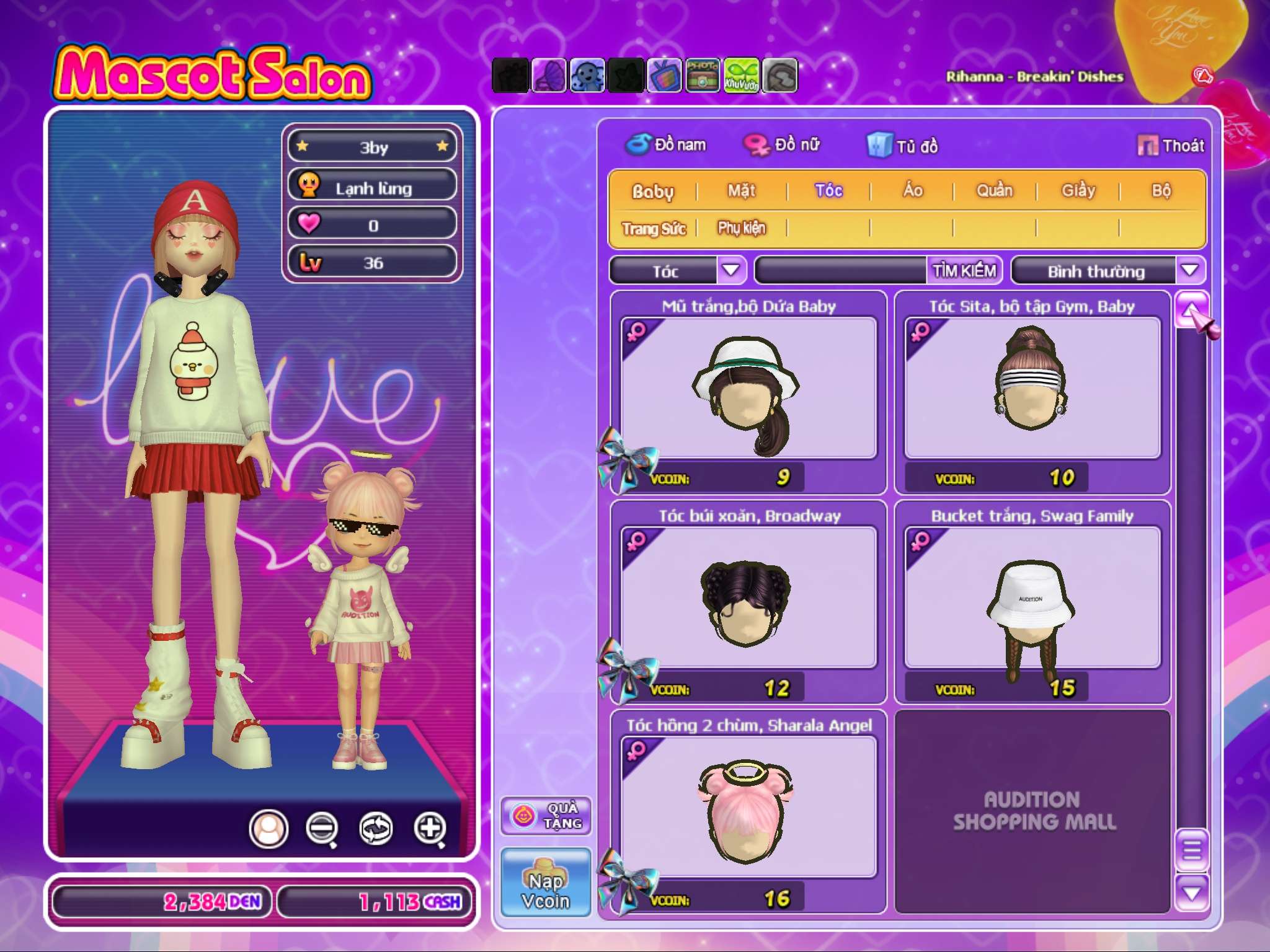Image resolution: width=1270 pixels, height=952 pixels.
Task: Pick the Bucket trắng, Swag Family hat
Action: (1032, 598)
